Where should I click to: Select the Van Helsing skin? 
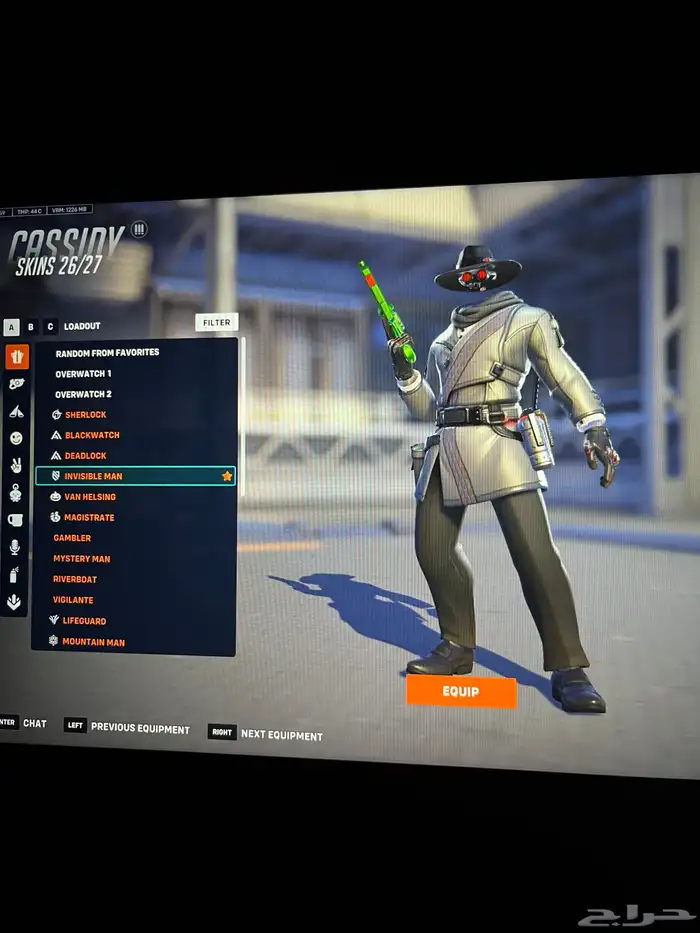(90, 497)
